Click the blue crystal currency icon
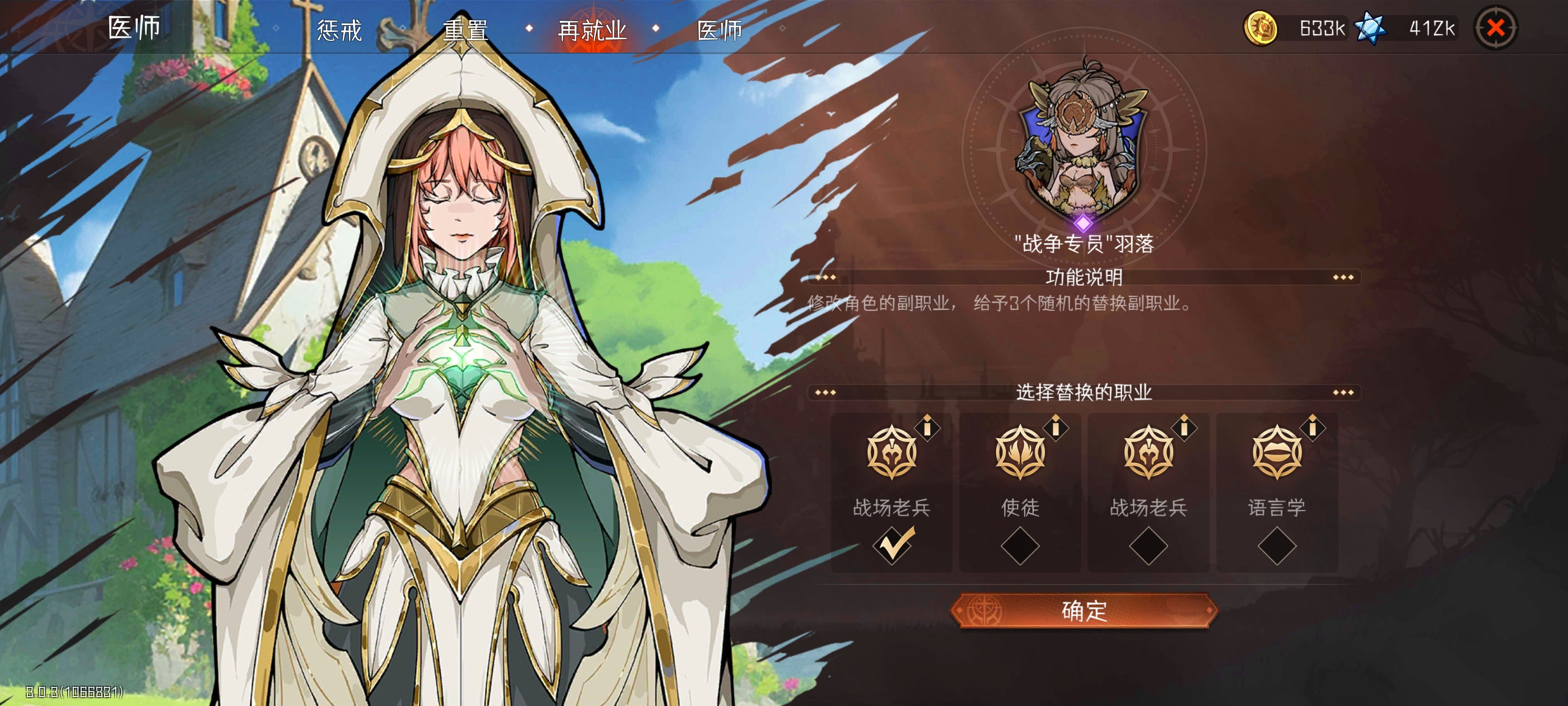1568x706 pixels. [1370, 29]
